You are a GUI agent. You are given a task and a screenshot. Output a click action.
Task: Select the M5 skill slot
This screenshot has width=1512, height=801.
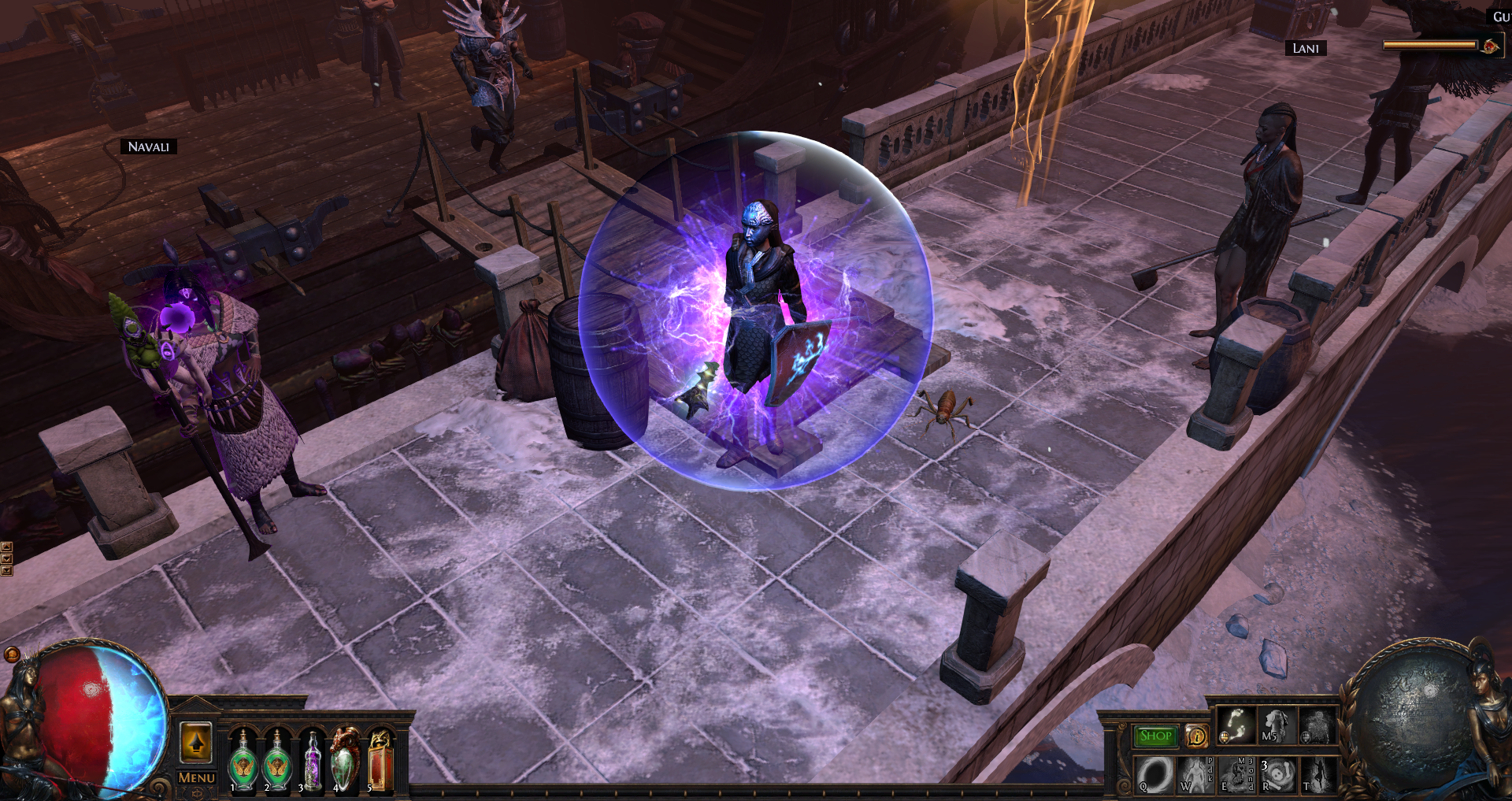coord(1276,725)
